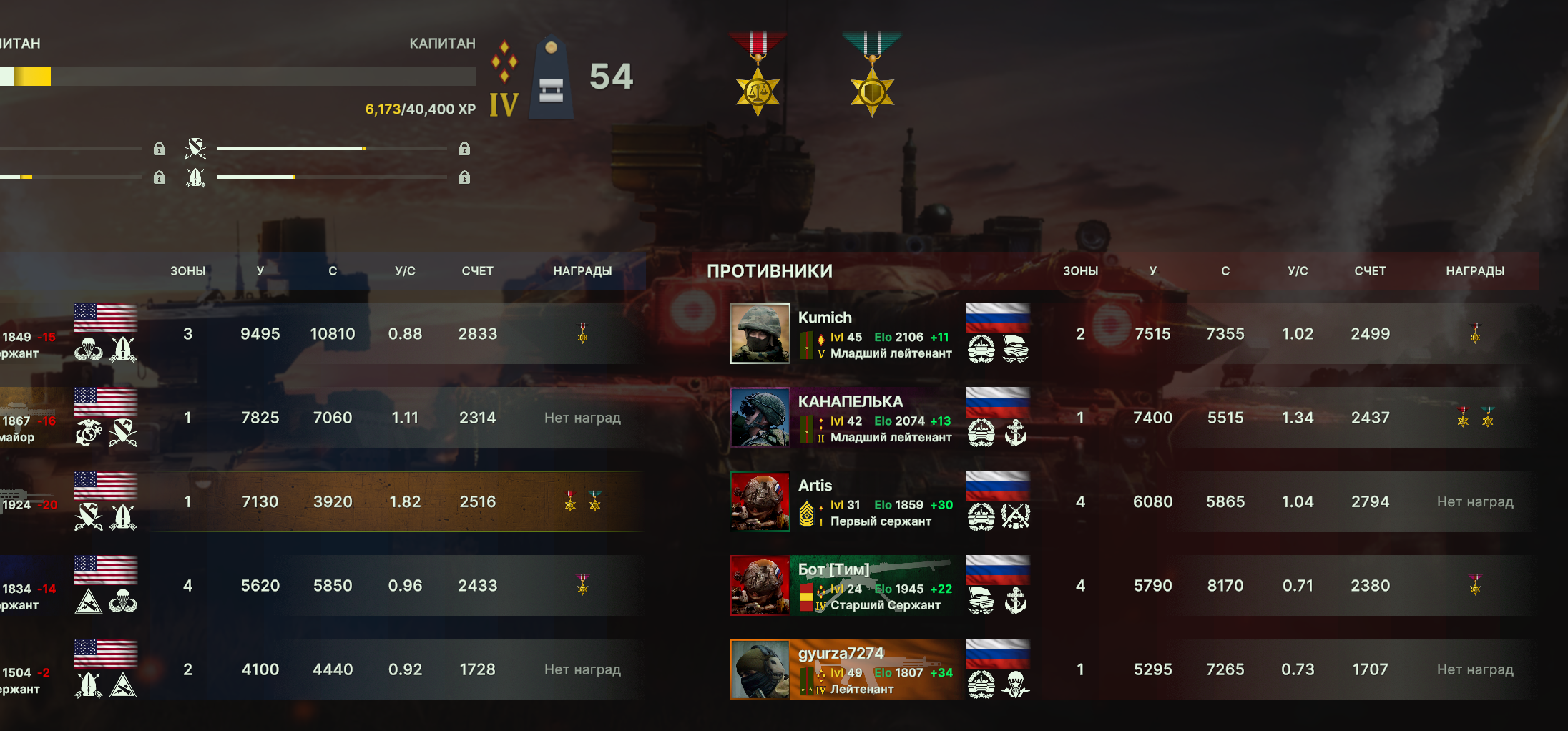Open КАНАПЕЛЬКА's player avatar
The image size is (1568, 731).
pos(760,418)
